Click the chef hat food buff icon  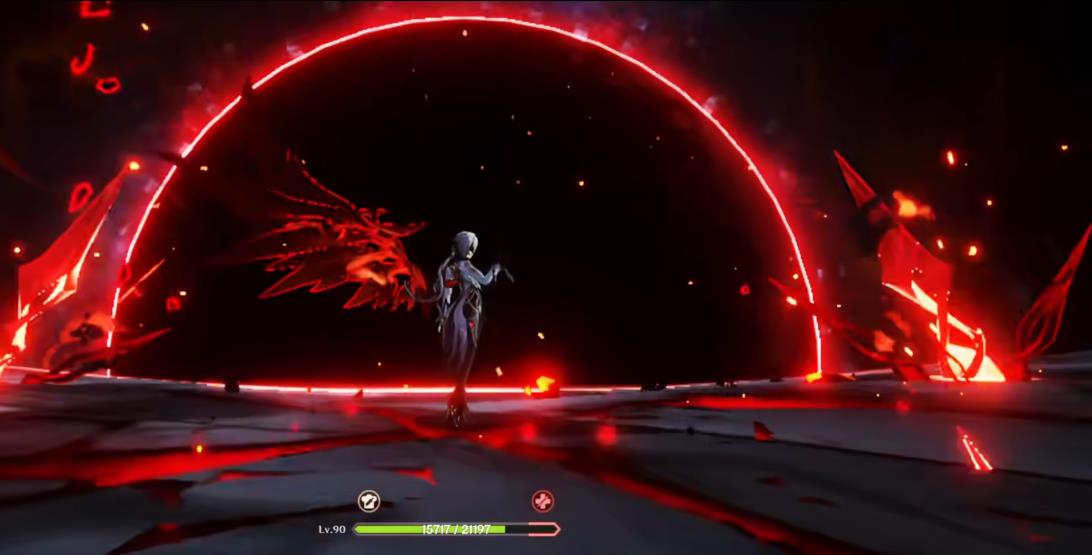[x=369, y=501]
